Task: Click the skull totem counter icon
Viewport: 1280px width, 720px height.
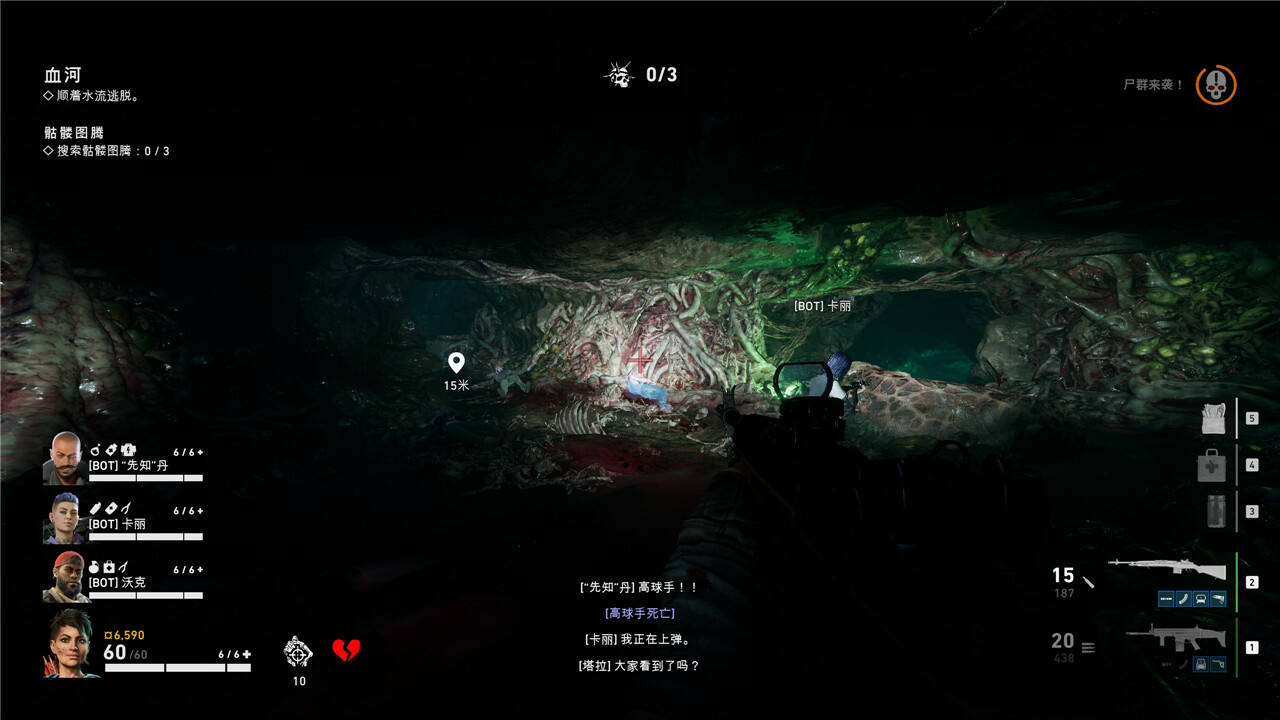Action: coord(620,75)
